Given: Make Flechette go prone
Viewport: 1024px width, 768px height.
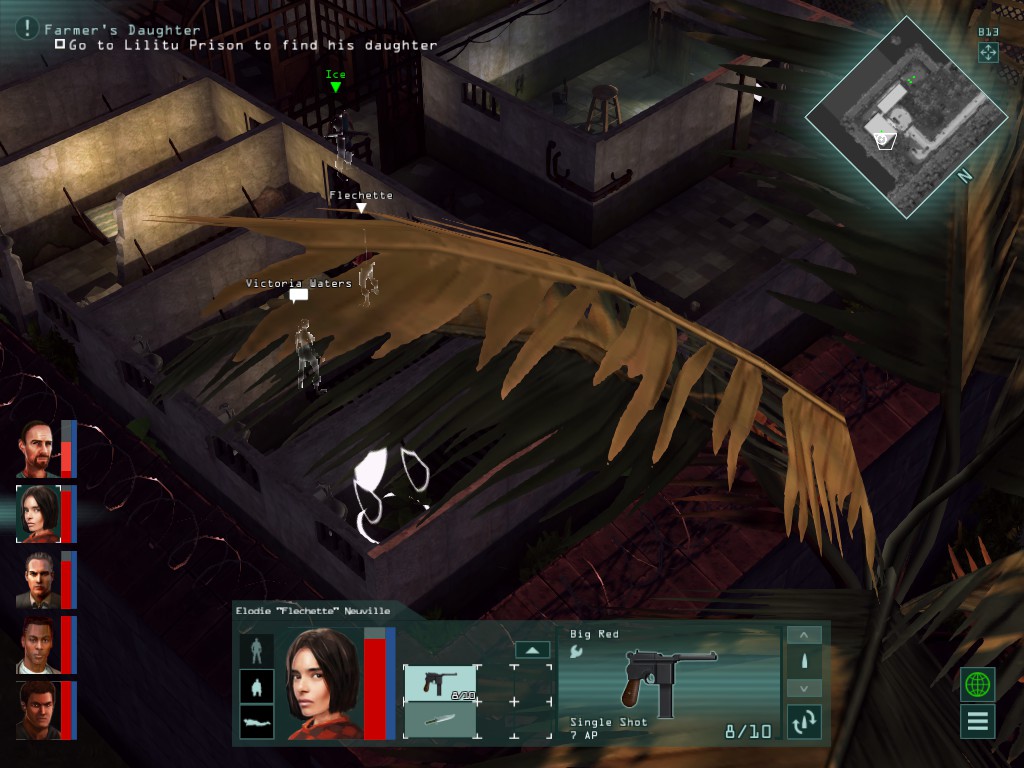Looking at the screenshot, I should [257, 722].
